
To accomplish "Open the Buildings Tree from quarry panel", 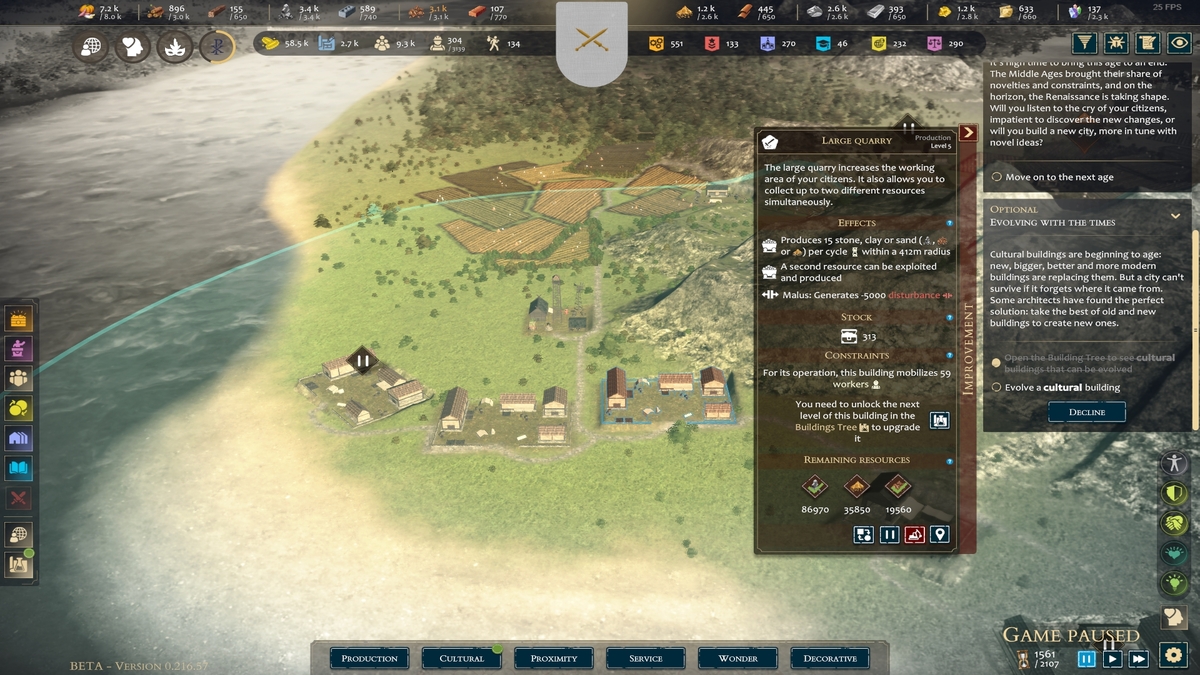I will [939, 420].
